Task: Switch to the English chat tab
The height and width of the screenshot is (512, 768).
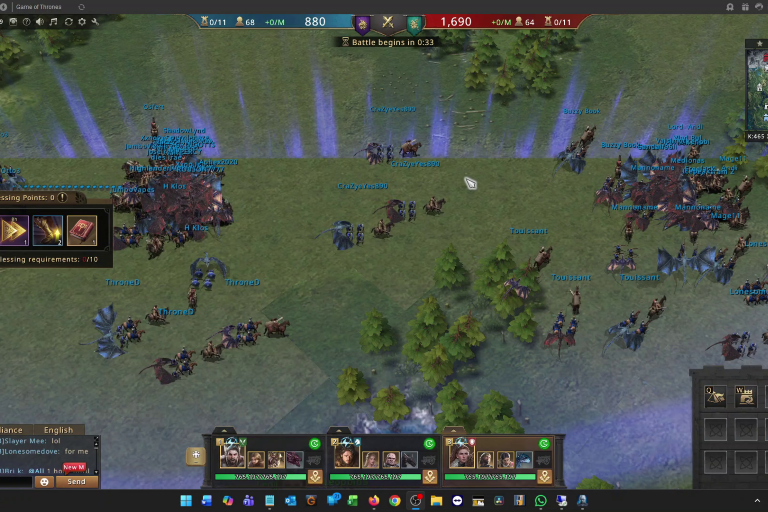Action: coord(58,430)
